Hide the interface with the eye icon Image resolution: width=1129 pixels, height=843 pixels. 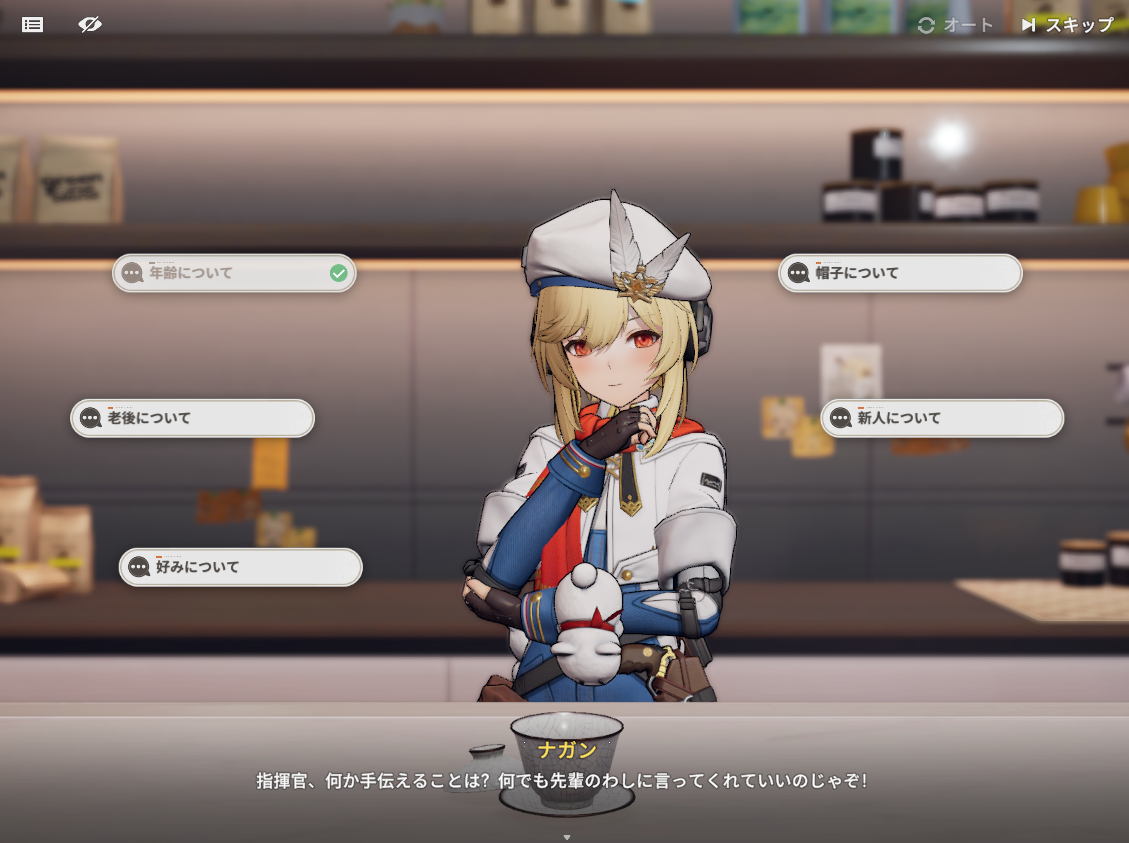(x=90, y=25)
